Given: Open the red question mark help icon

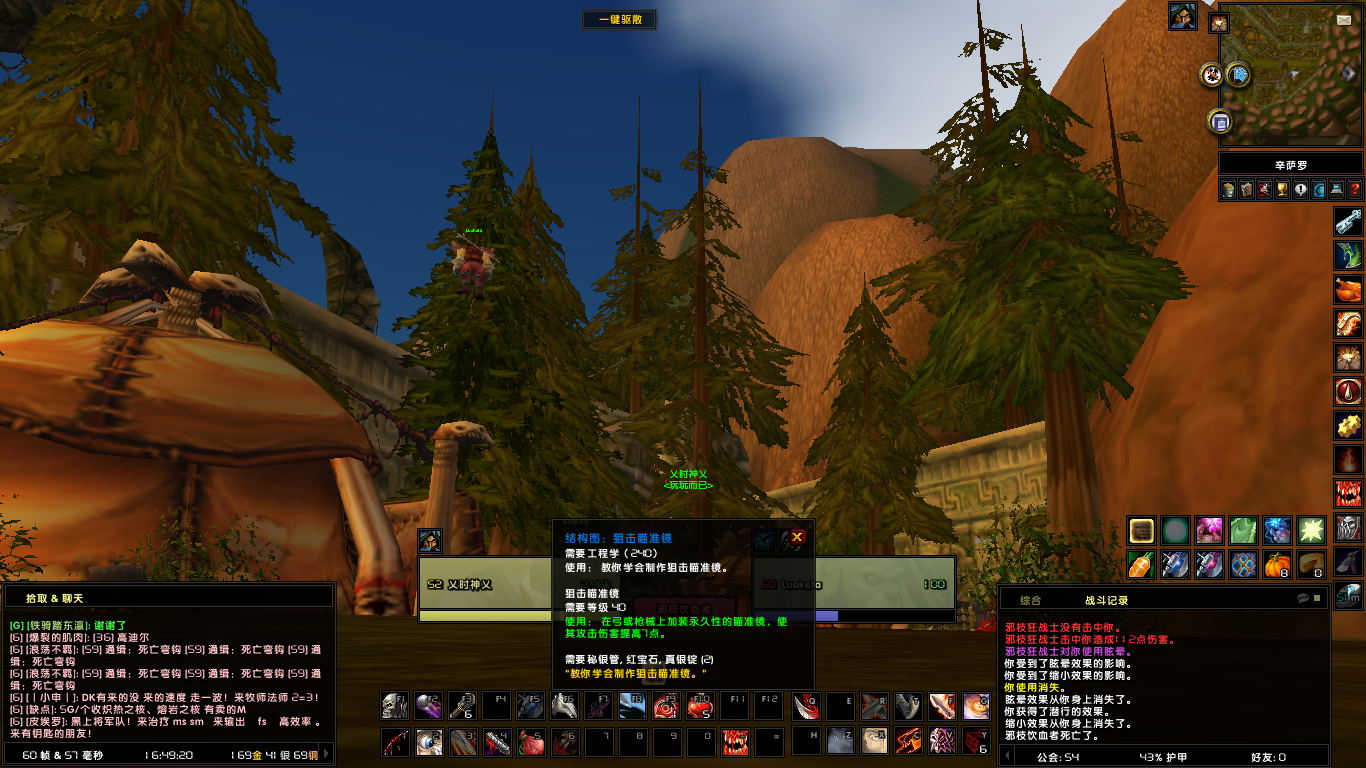Looking at the screenshot, I should coord(1354,189).
